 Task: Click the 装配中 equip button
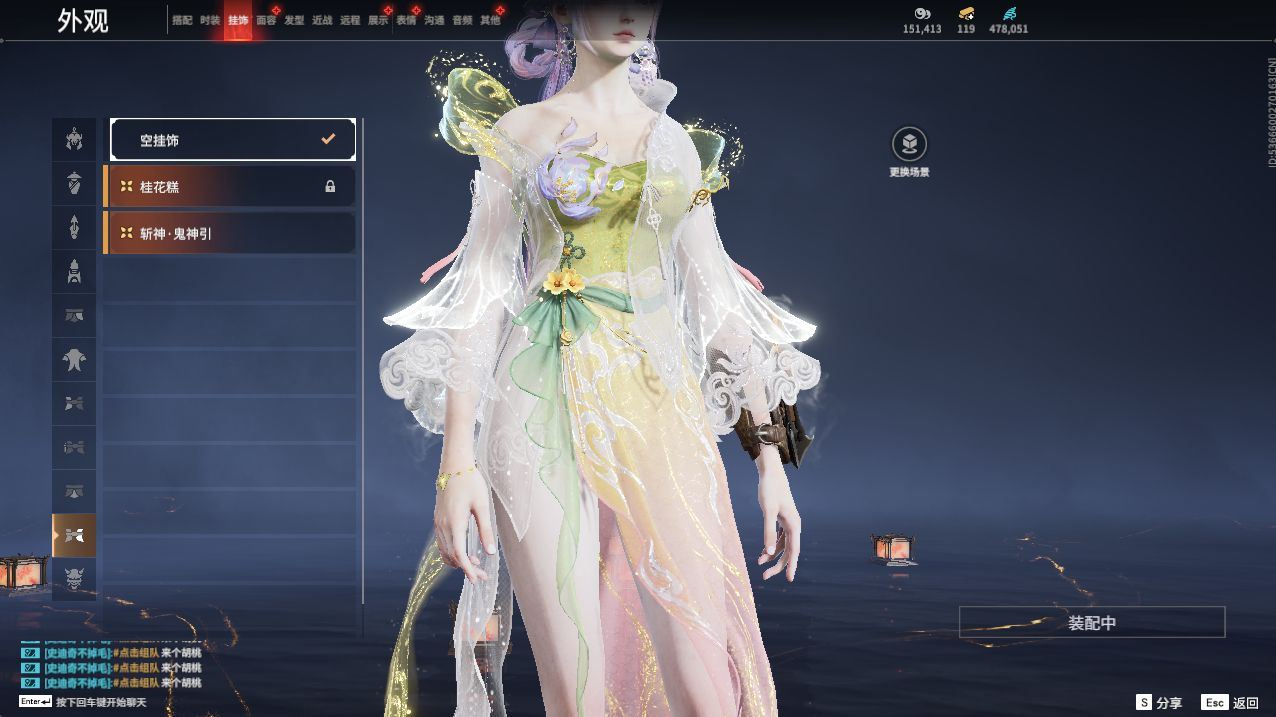tap(1091, 622)
